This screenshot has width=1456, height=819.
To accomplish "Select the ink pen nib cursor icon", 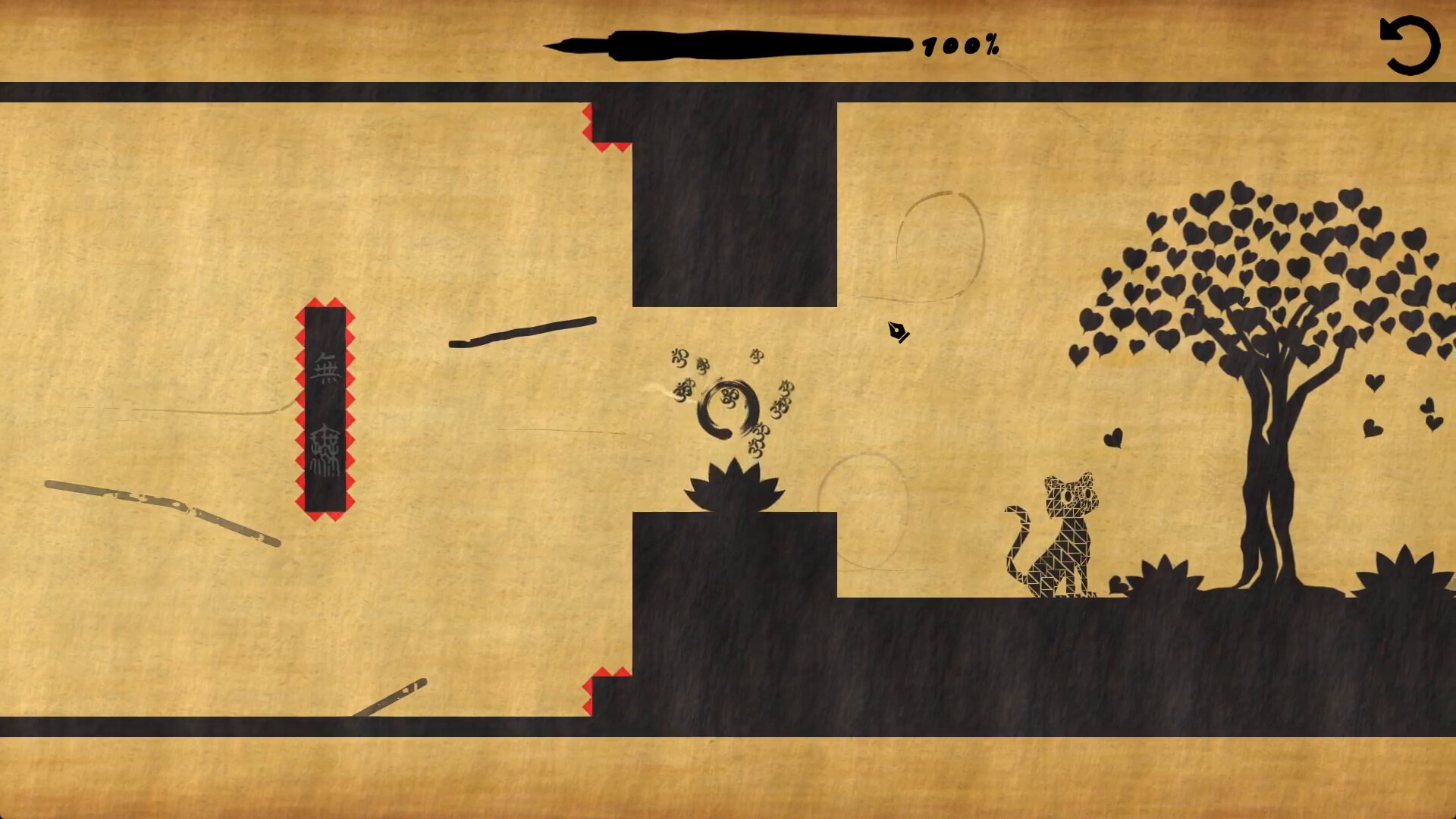I will tap(896, 332).
